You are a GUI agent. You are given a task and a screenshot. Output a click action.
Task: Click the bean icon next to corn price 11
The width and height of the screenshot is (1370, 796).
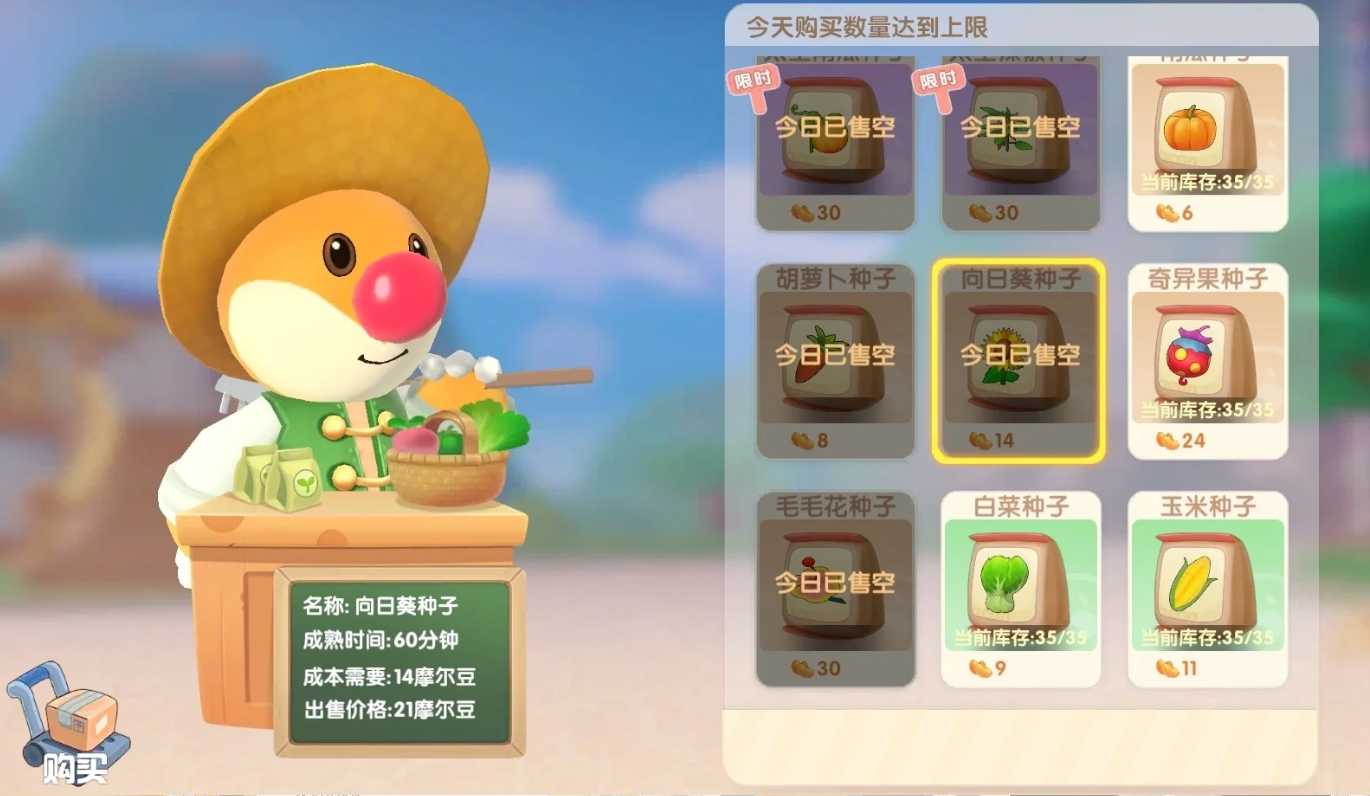[x=1167, y=669]
